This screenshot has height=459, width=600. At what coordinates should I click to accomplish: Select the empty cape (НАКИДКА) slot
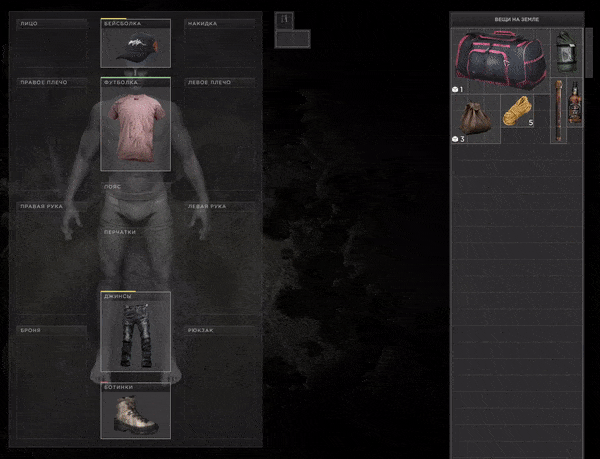218,42
